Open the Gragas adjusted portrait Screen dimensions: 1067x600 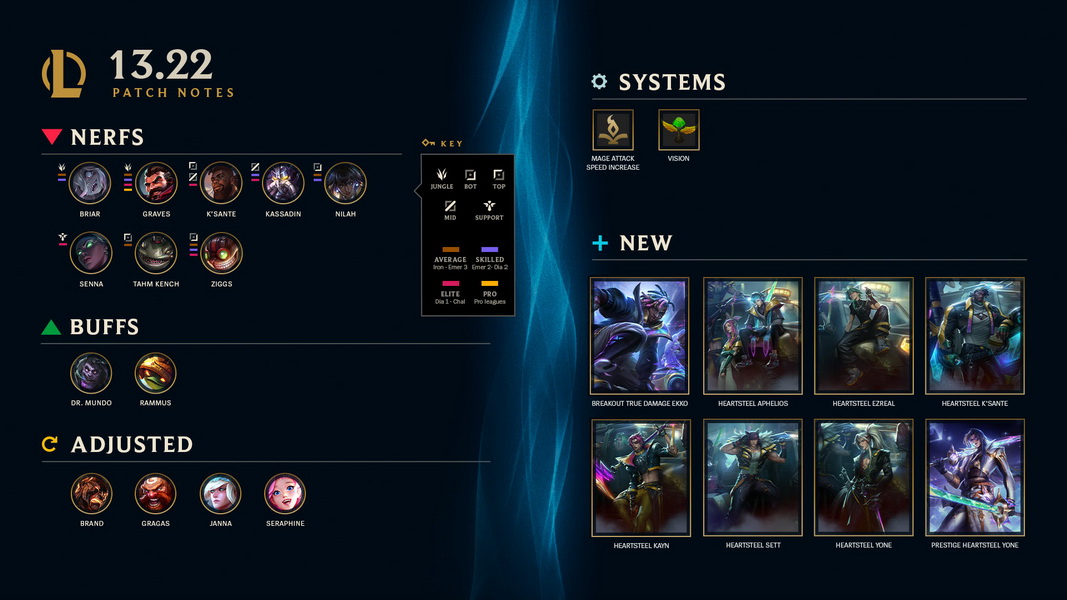156,493
